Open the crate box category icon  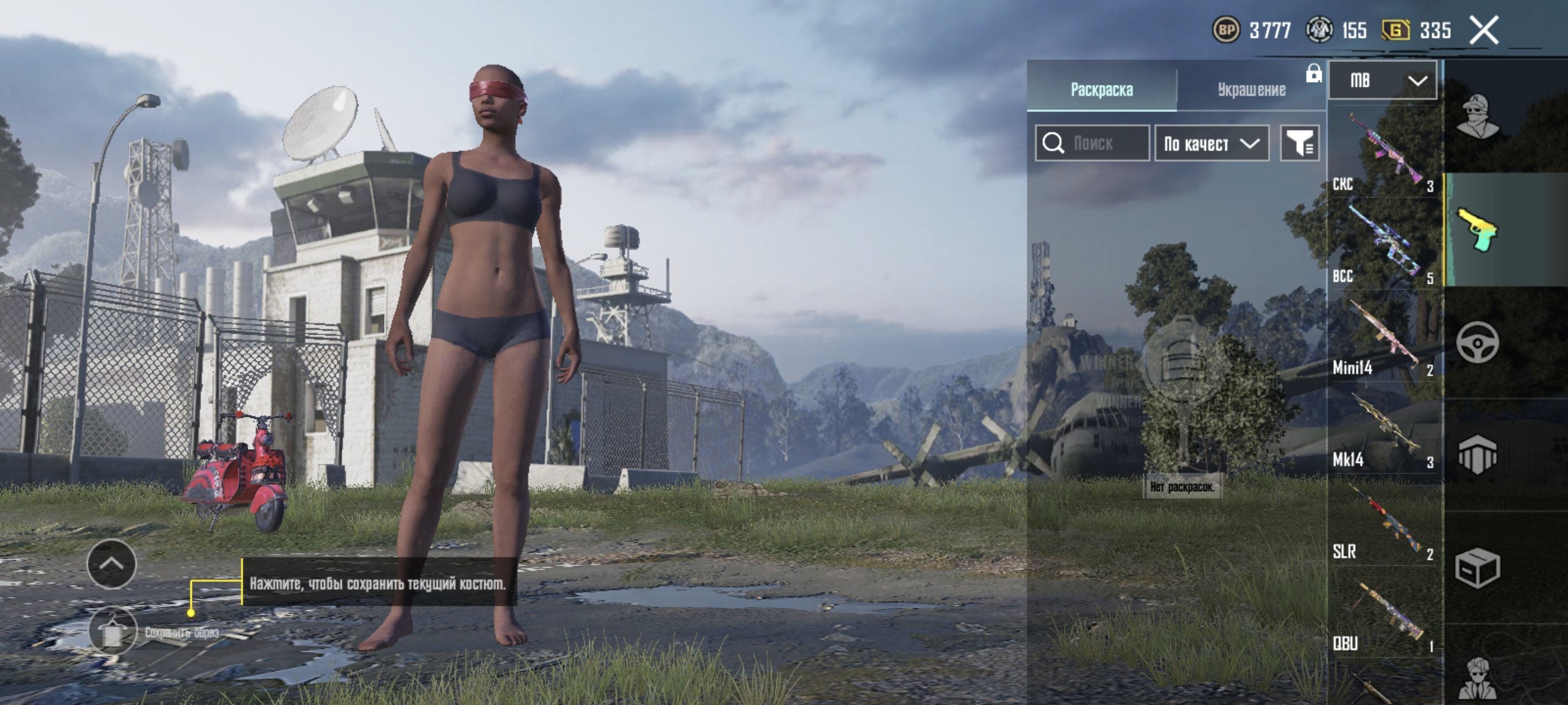tap(1477, 567)
